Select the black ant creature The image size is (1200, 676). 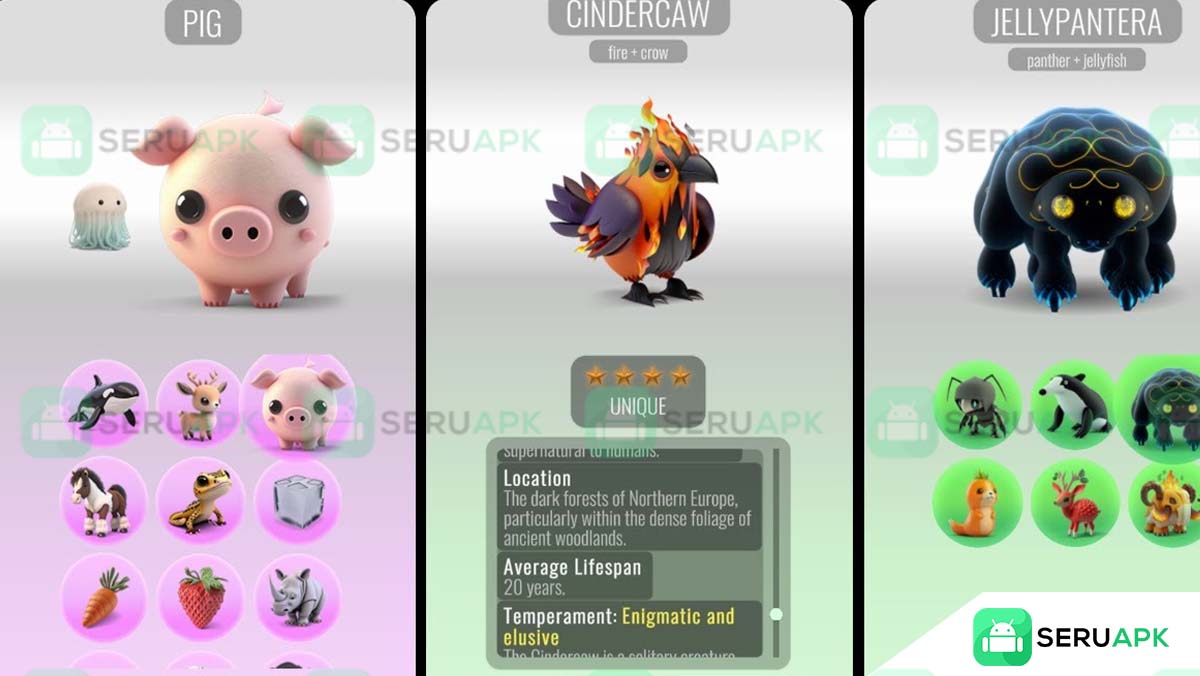point(977,405)
